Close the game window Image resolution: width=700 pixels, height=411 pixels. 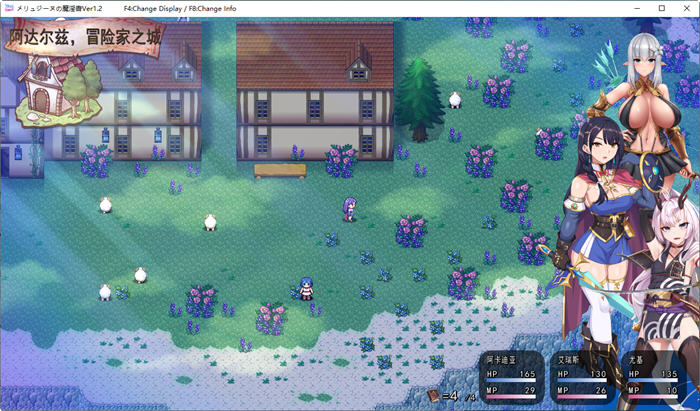[x=685, y=8]
